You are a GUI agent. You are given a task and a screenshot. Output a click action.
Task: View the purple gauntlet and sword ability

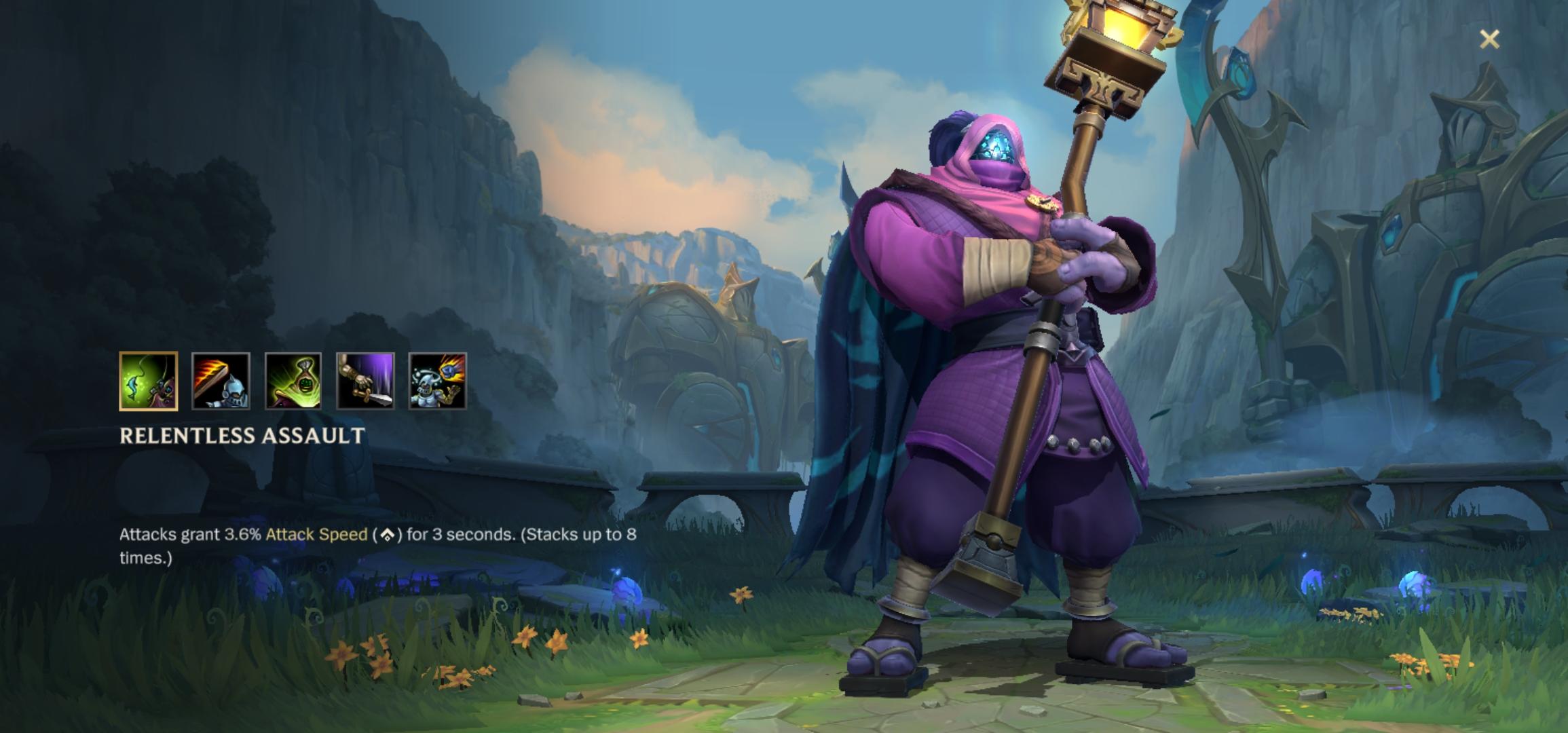(365, 381)
